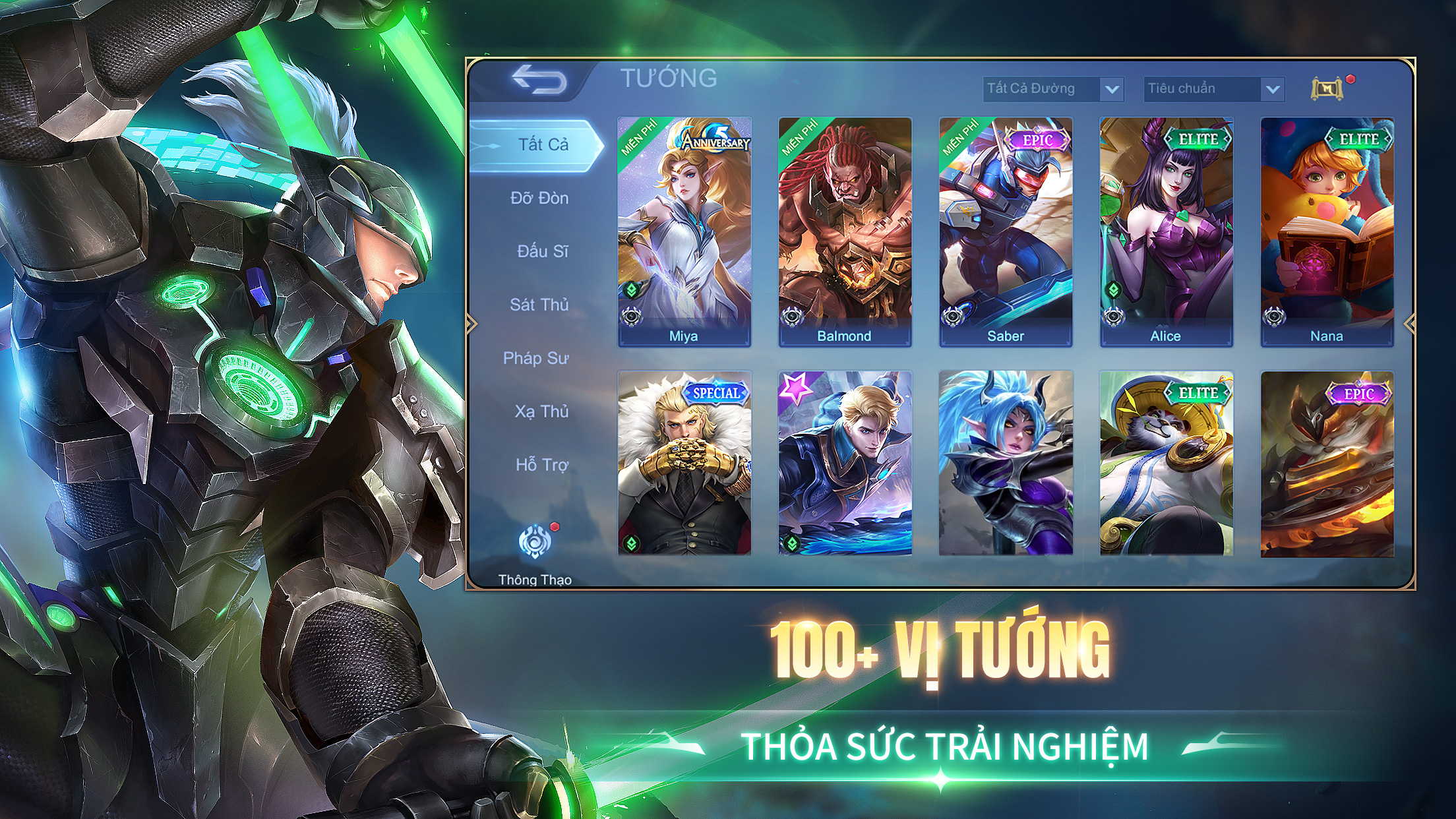The width and height of the screenshot is (1456, 819).
Task: Select the panda hero card tagged ELITE
Action: tap(1166, 463)
